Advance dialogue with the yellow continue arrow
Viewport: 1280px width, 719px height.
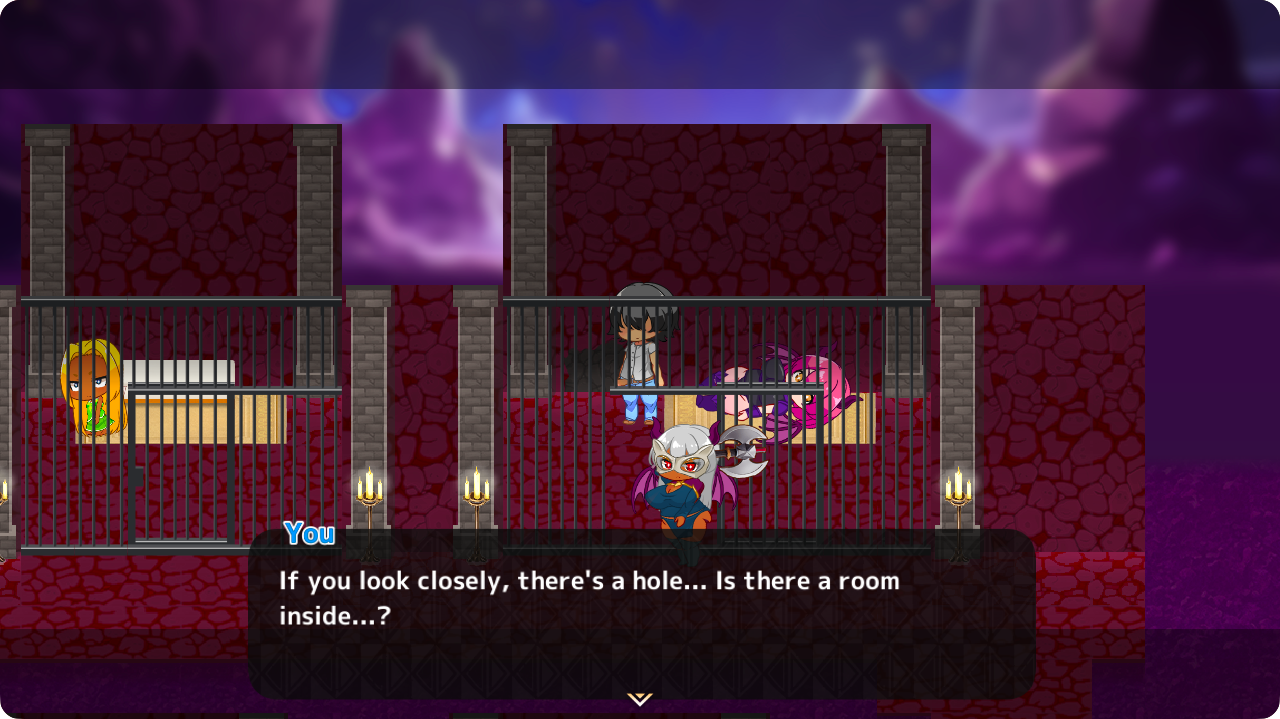(x=639, y=698)
